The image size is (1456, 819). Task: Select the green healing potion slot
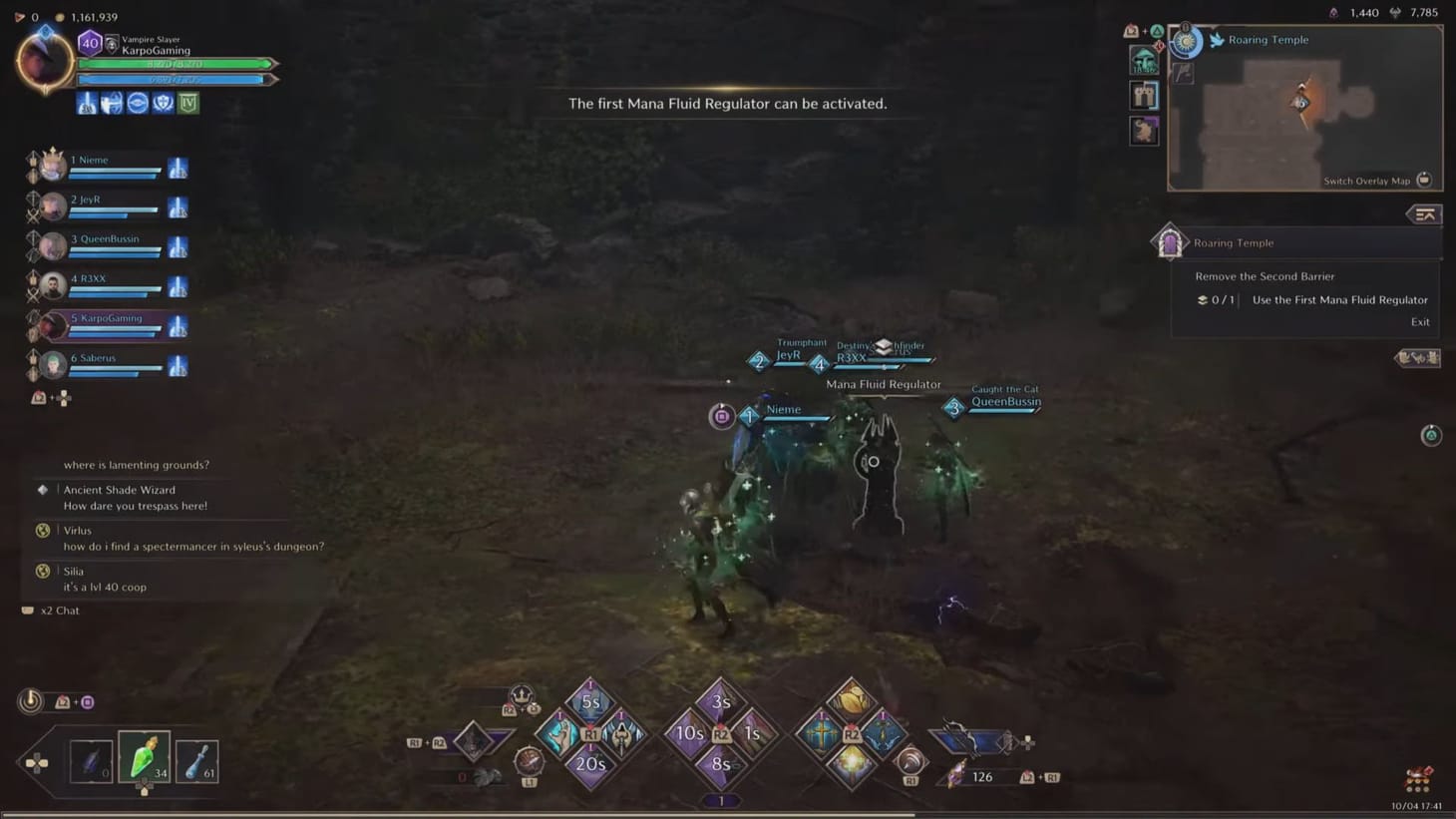[x=143, y=761]
